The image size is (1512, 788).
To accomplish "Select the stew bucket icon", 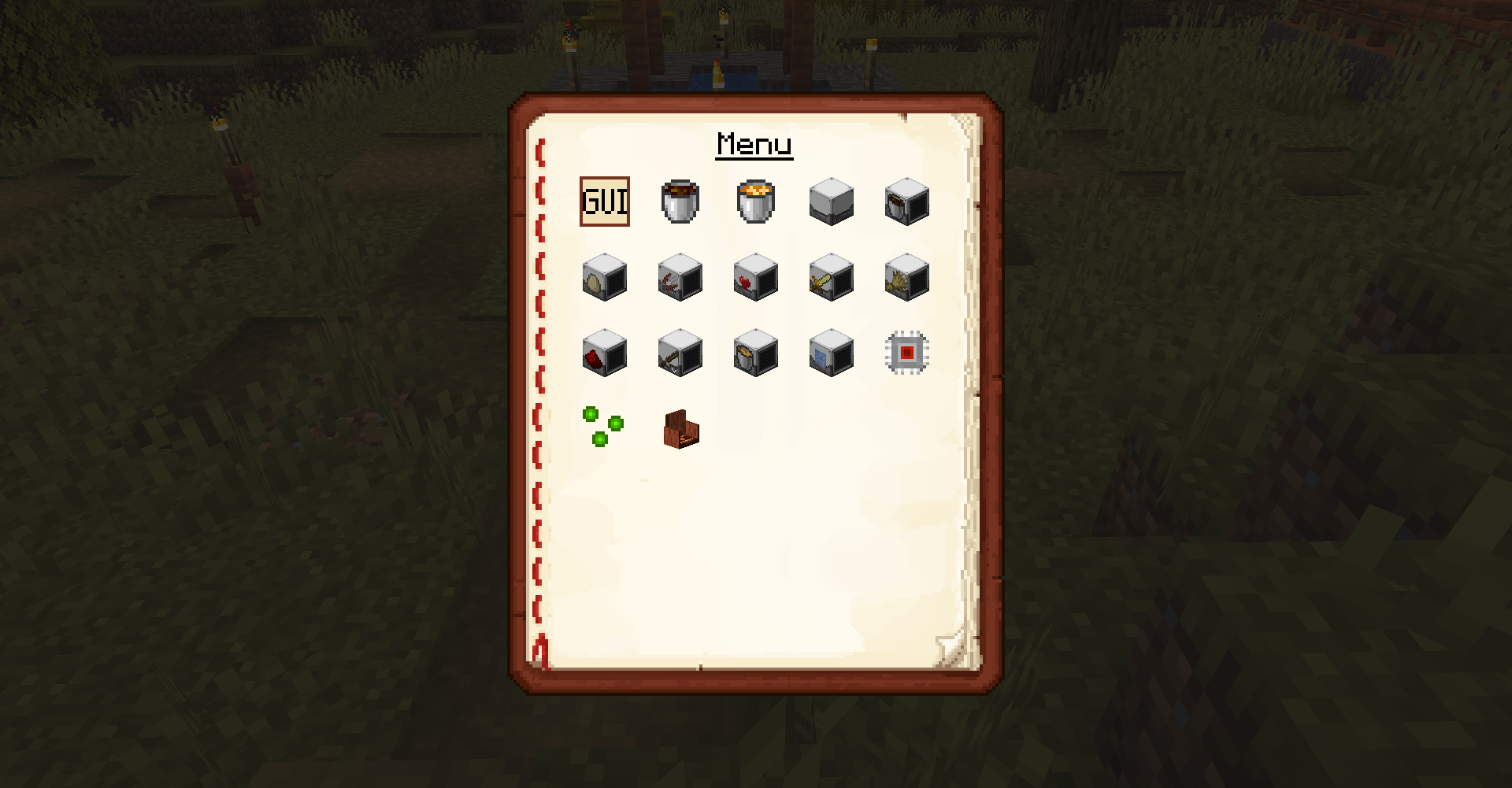I will coord(754,203).
